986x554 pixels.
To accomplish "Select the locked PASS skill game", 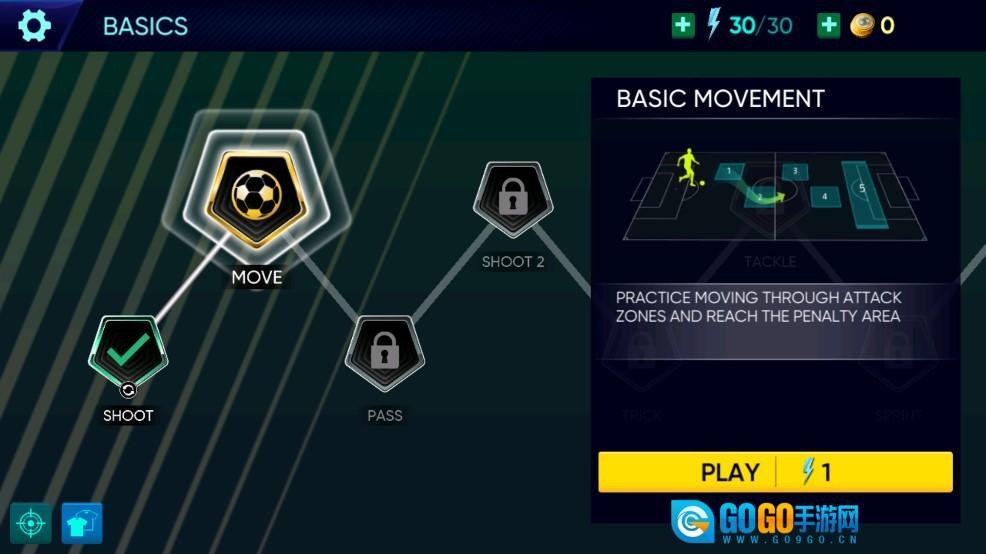I will pos(385,354).
